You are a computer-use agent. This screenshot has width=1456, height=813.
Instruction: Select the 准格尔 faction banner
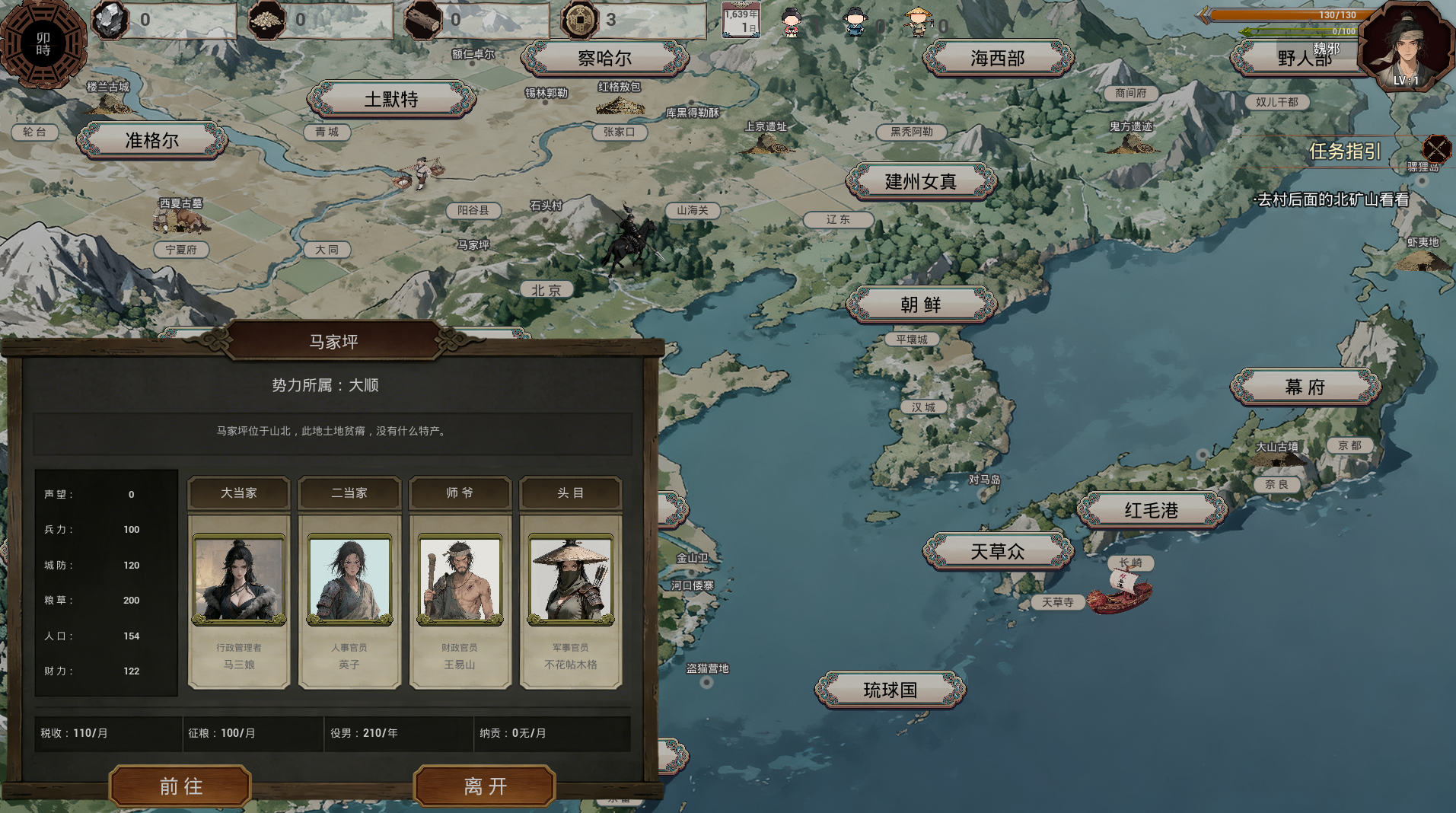tap(152, 140)
